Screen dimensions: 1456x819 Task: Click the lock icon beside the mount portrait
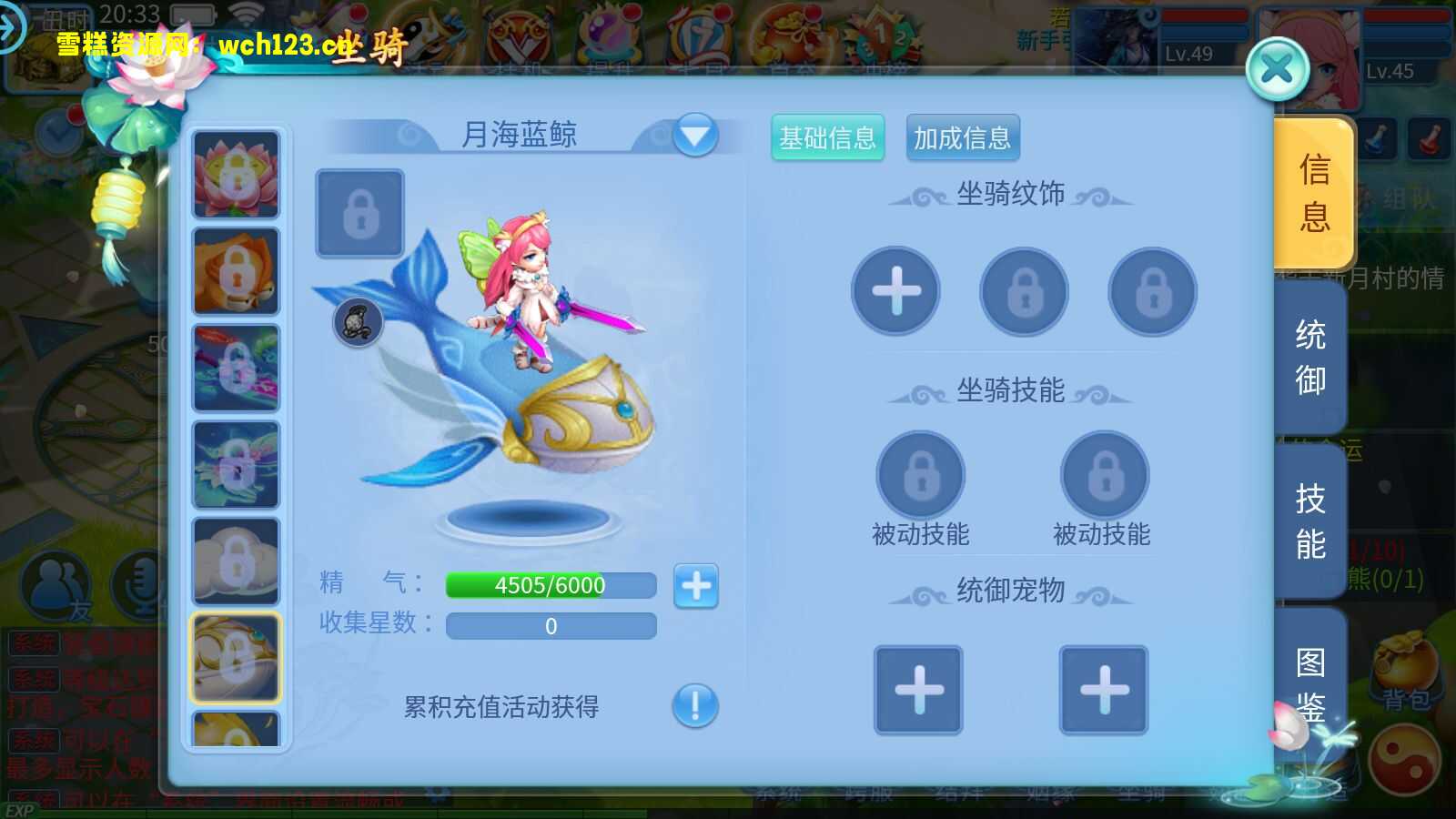tap(359, 214)
